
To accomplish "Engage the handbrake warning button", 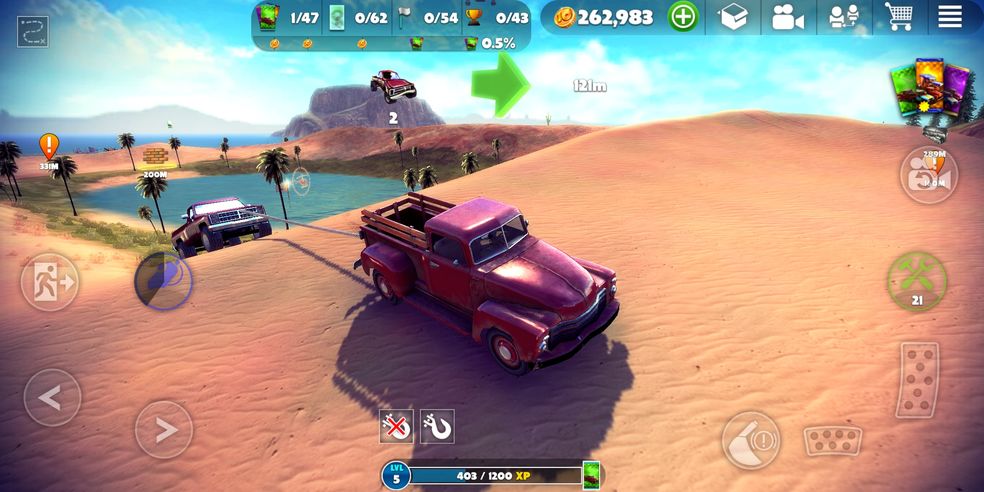I will (x=751, y=440).
